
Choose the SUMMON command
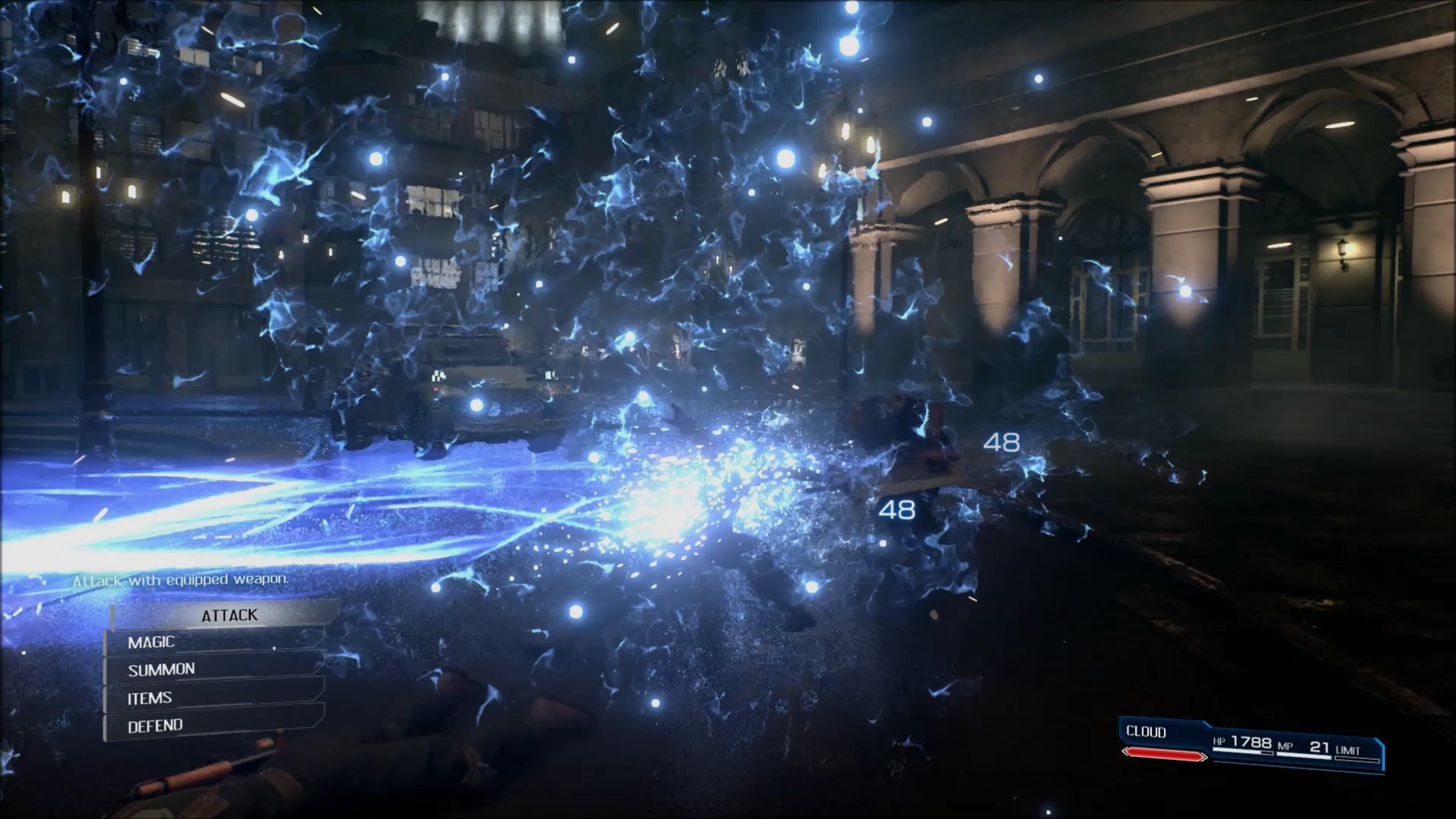pyautogui.click(x=216, y=670)
